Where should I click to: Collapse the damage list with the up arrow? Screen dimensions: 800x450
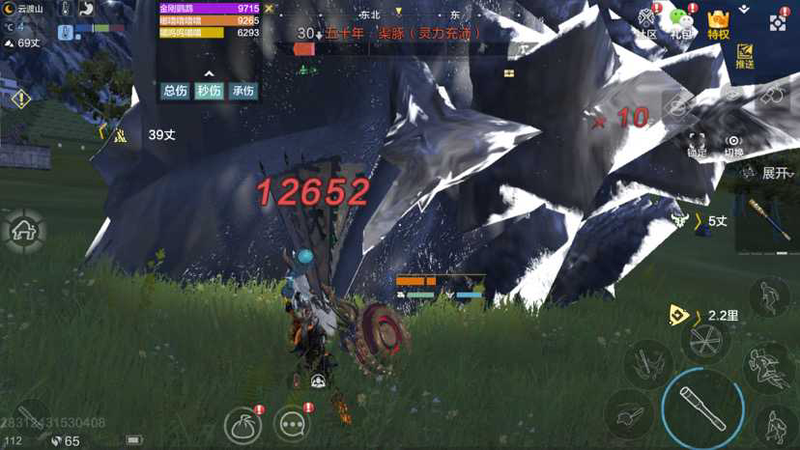coord(209,73)
